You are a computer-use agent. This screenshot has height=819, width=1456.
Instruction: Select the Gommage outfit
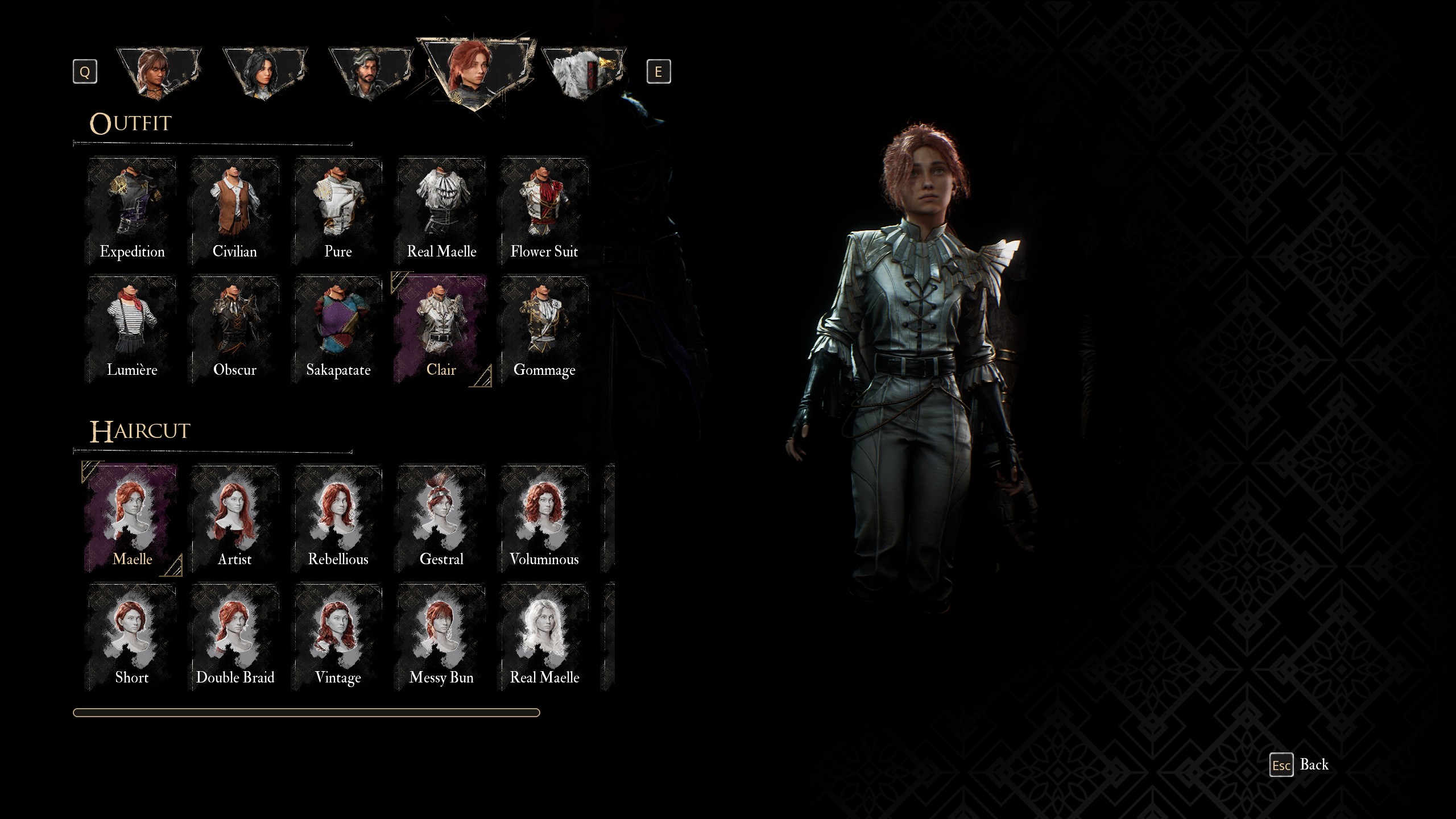[544, 330]
